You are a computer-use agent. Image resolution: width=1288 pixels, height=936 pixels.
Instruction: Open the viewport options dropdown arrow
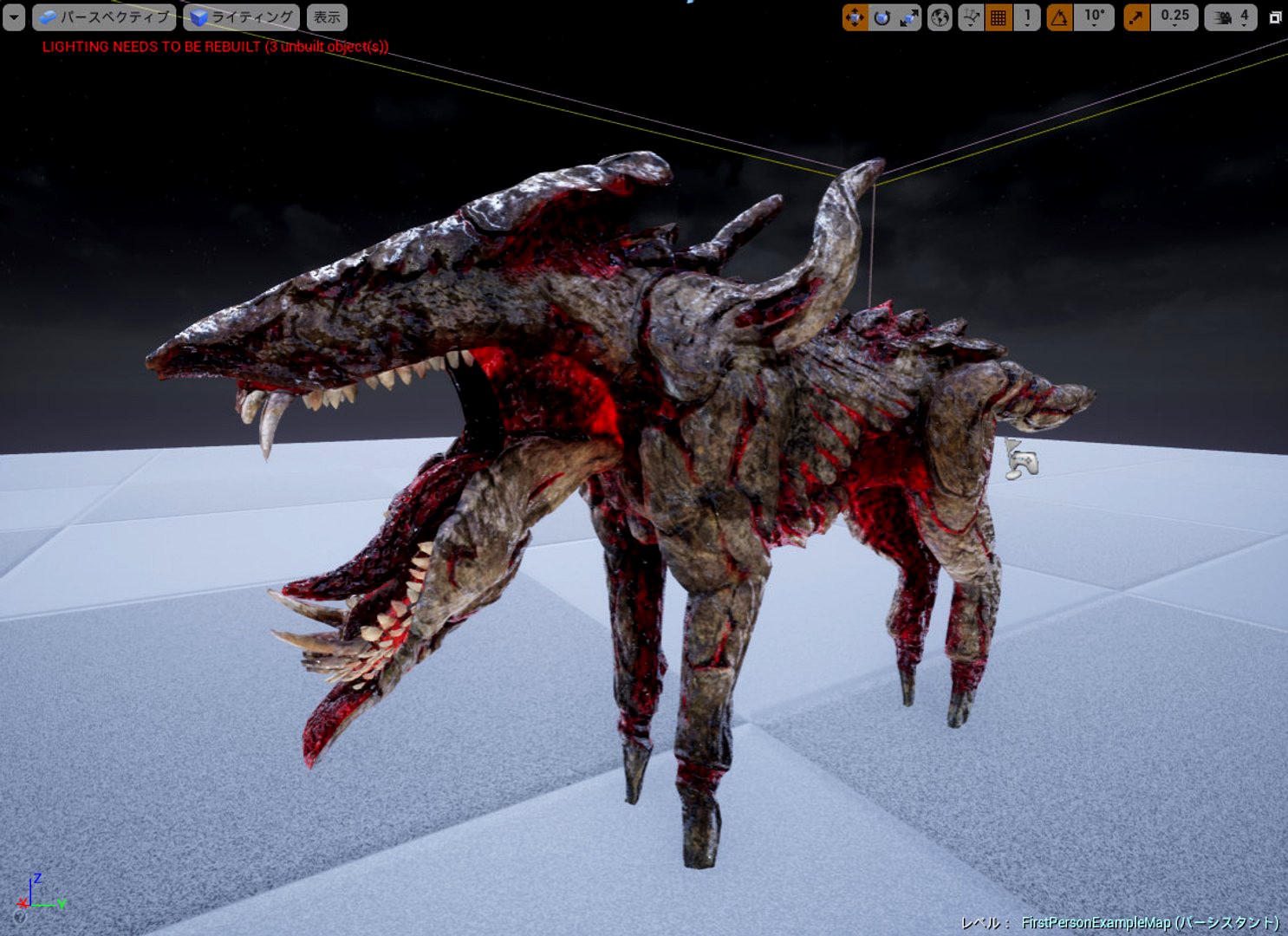click(x=13, y=16)
